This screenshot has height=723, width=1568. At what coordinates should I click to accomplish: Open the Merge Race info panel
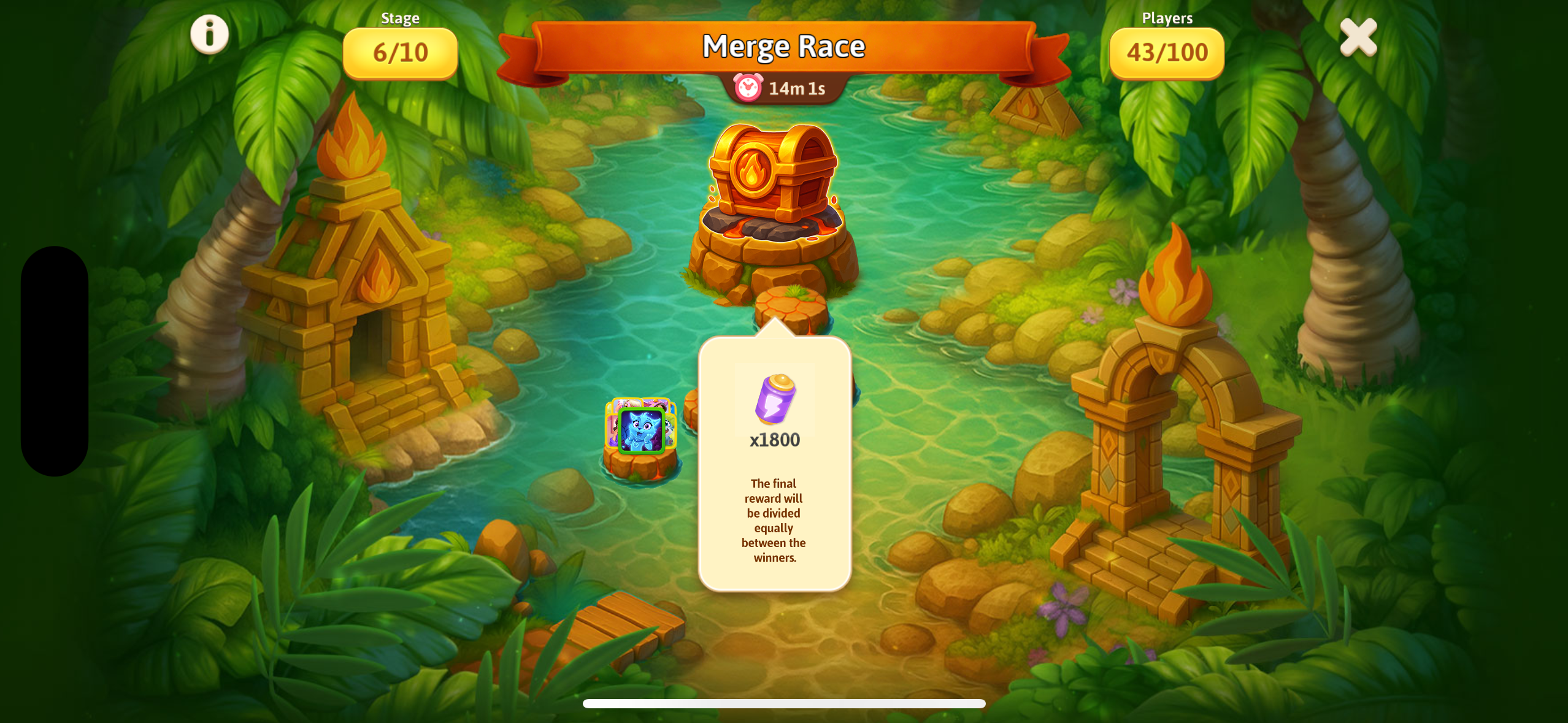pos(209,34)
